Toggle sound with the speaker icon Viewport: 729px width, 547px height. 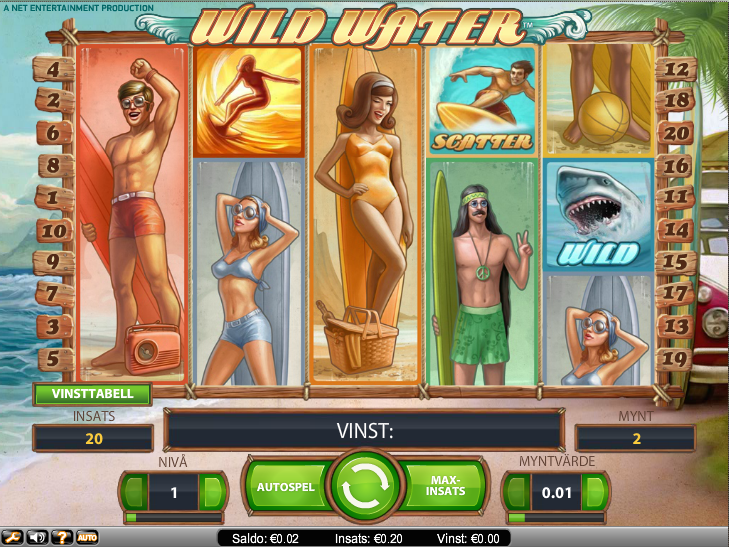[x=37, y=537]
